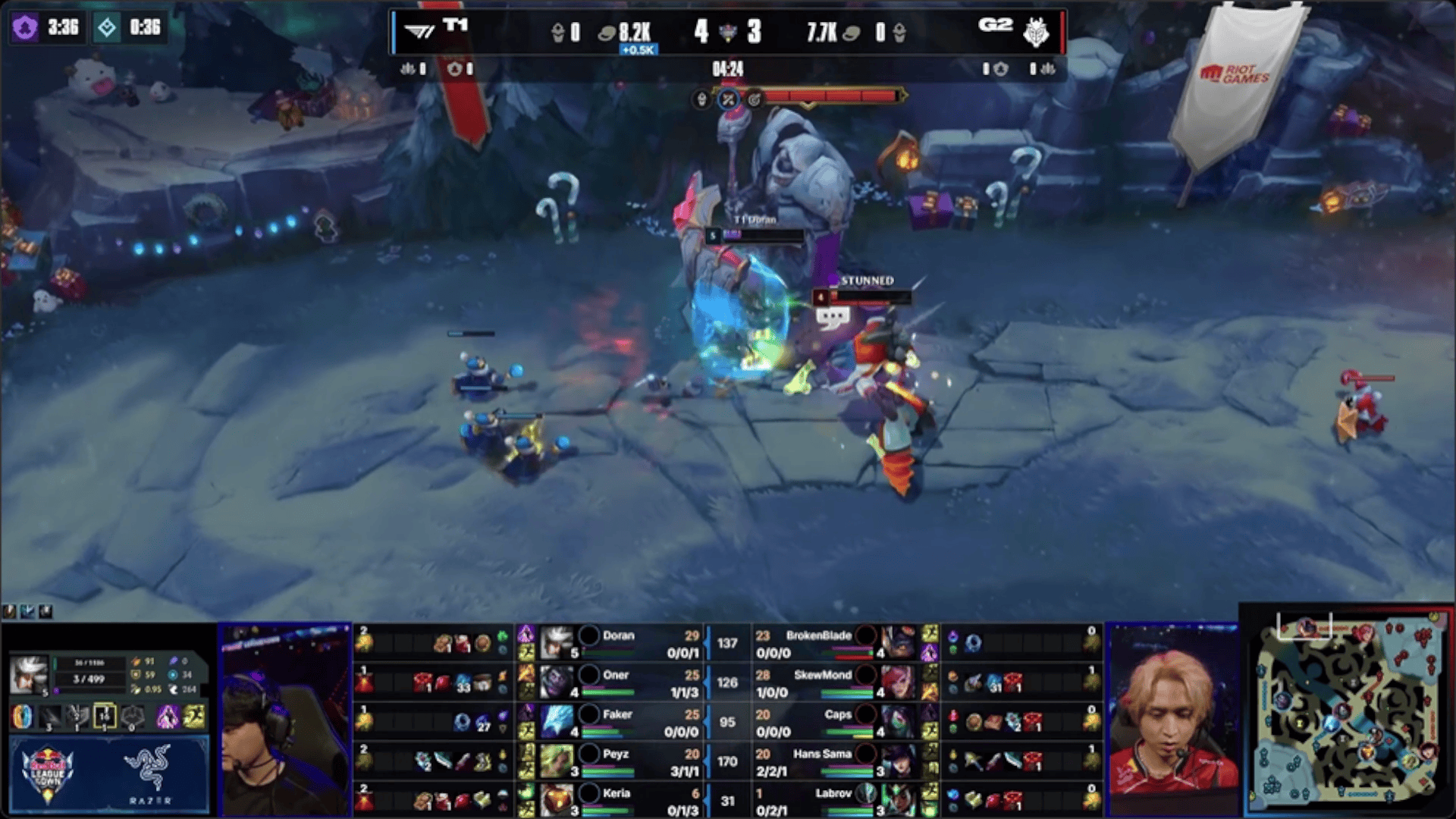Choose SkewMond's champion portrait in scoreboard
Image resolution: width=1456 pixels, height=819 pixels.
(x=899, y=682)
